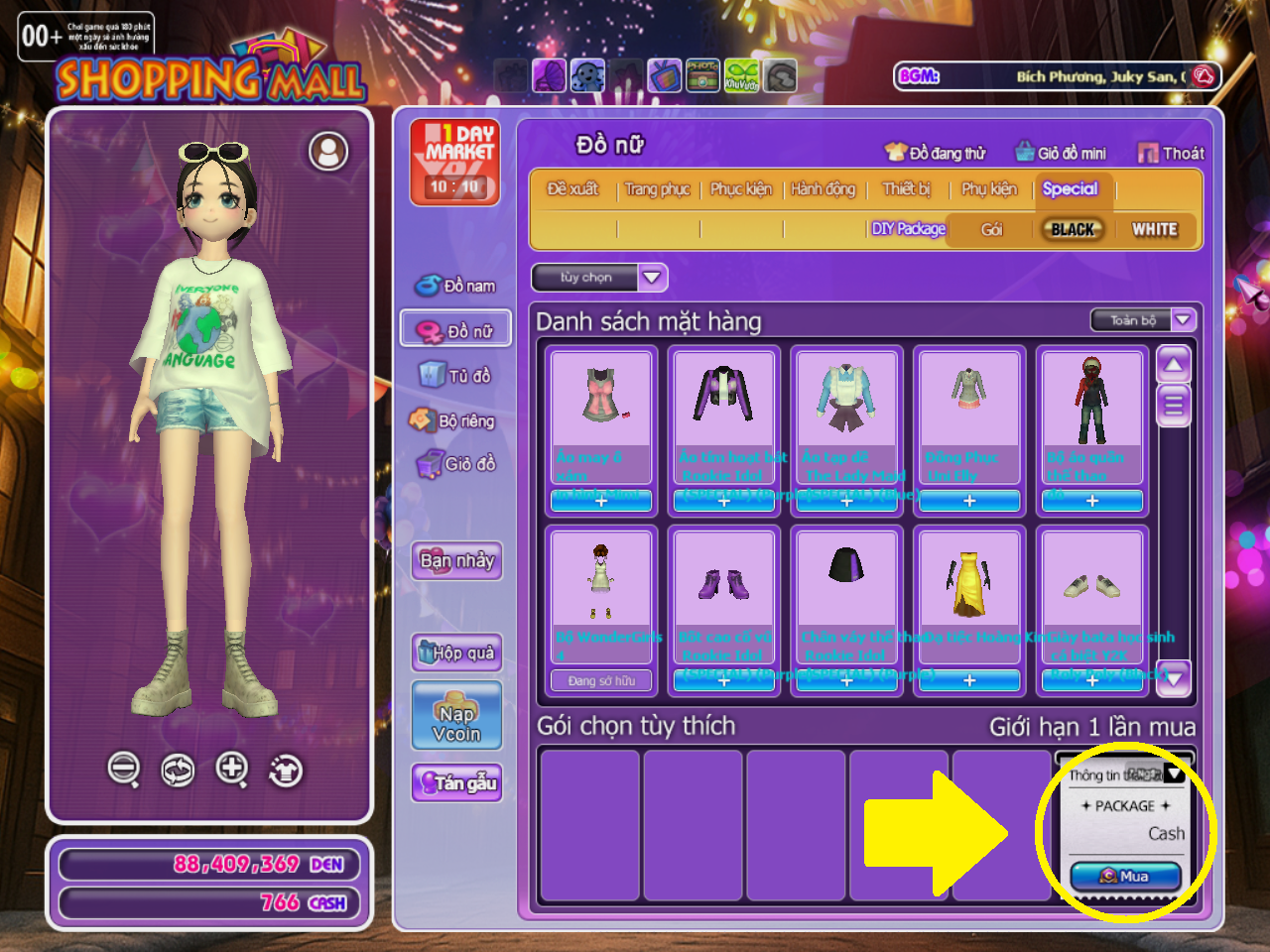Exit the shop via Thoát
Viewport: 1270px width, 952px height.
point(1172,153)
